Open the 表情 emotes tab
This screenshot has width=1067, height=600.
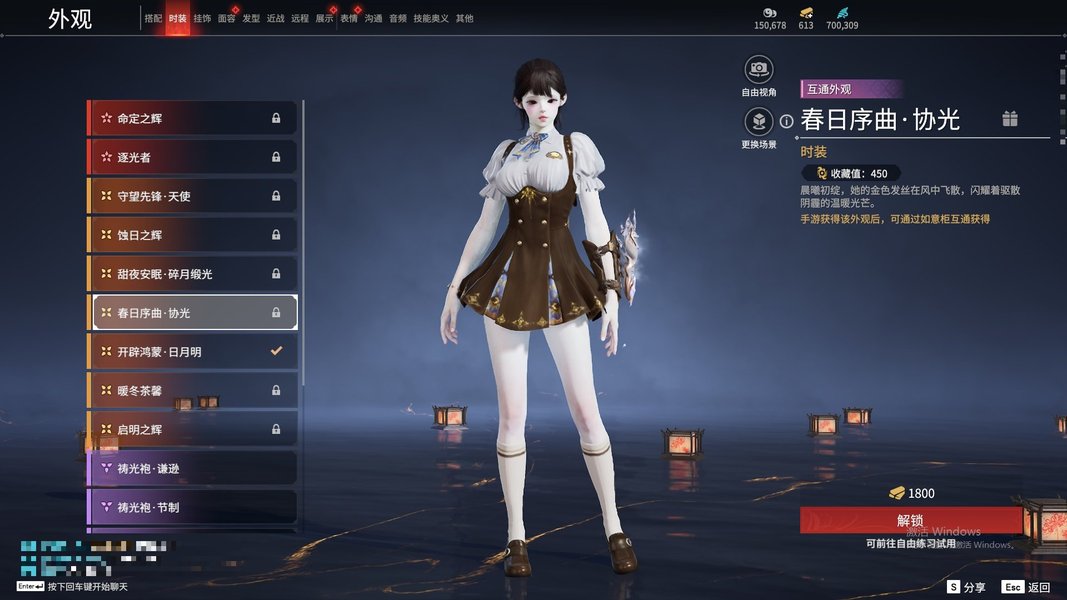tap(348, 18)
